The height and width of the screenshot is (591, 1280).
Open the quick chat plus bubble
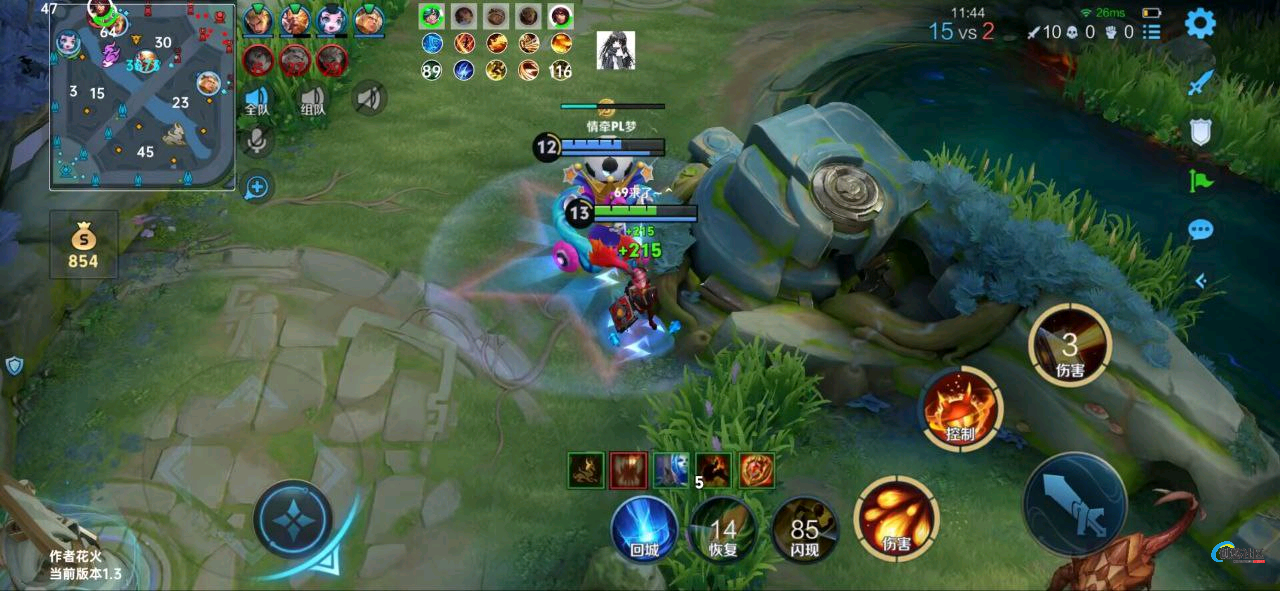[257, 186]
